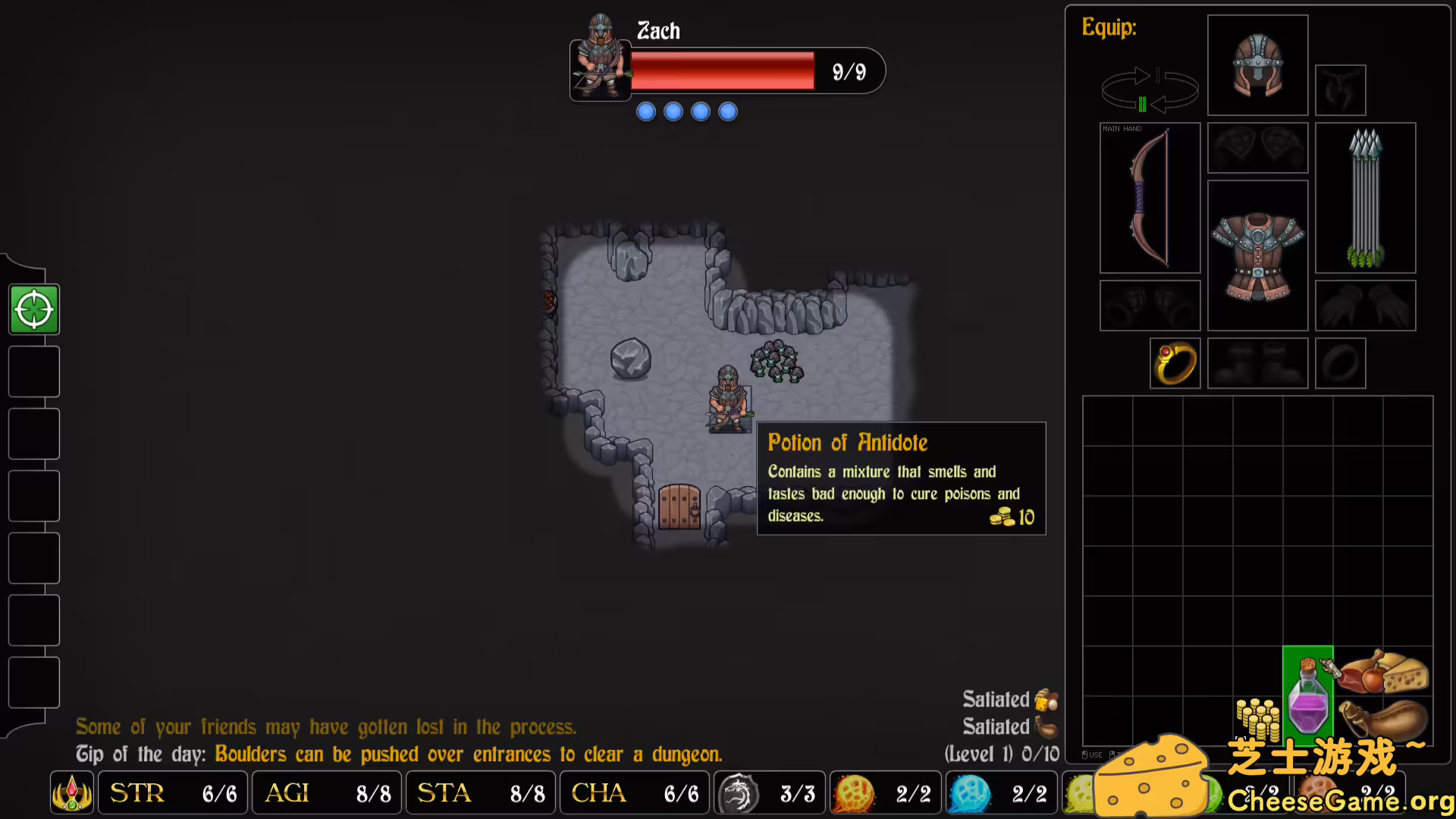Select the arrow bundle equipment slot
This screenshot has height=819, width=1456.
tap(1365, 197)
